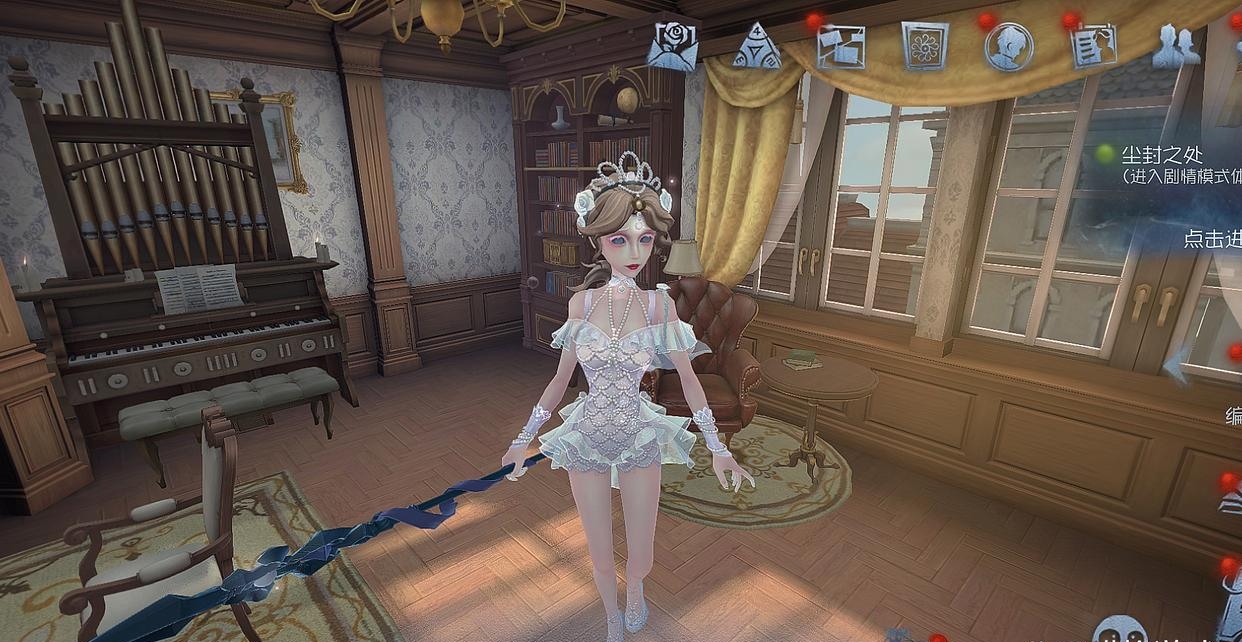Open the mask icon at the bottom edge

click(x=1119, y=631)
